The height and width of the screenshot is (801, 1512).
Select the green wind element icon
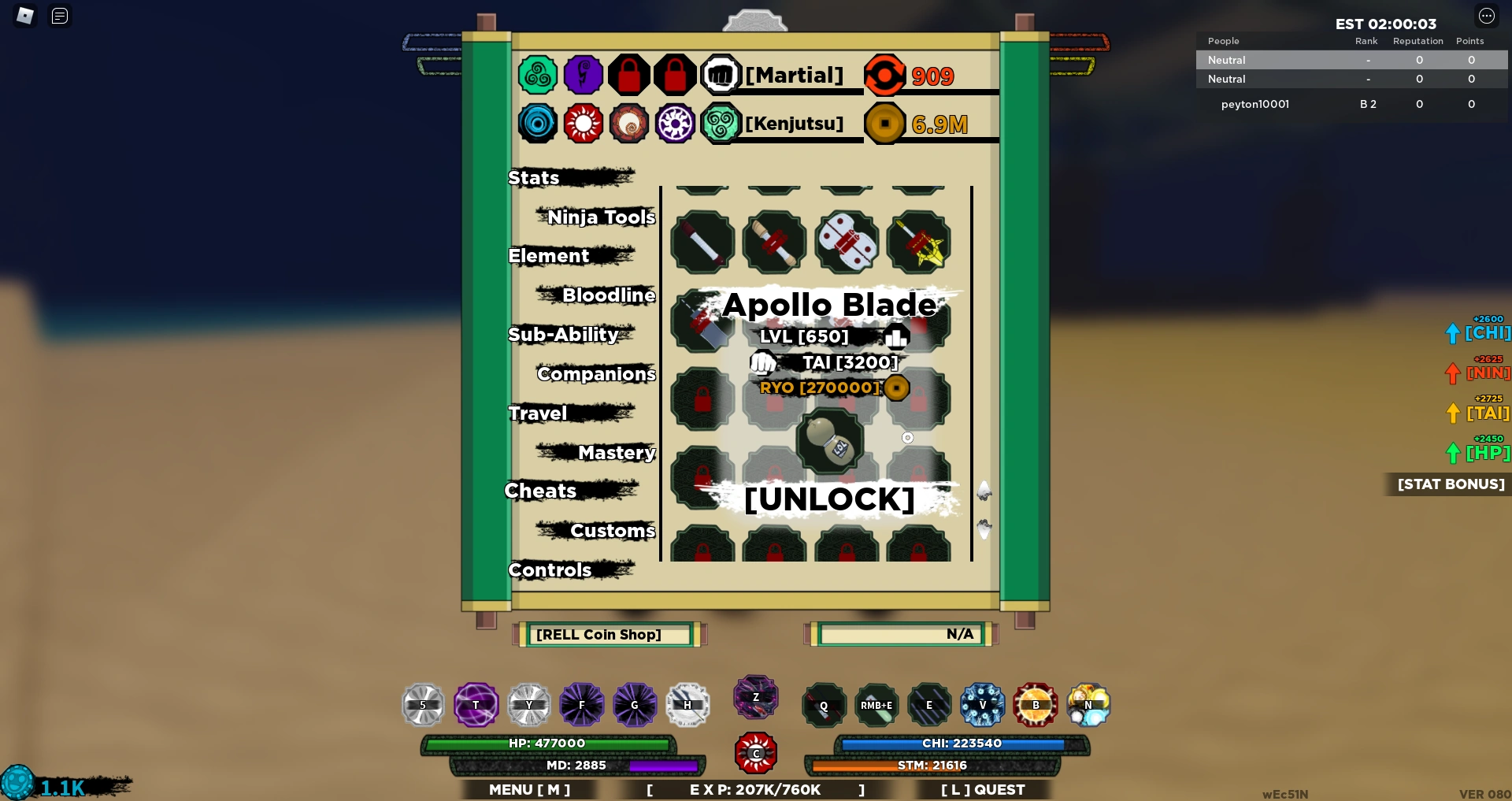[x=538, y=75]
